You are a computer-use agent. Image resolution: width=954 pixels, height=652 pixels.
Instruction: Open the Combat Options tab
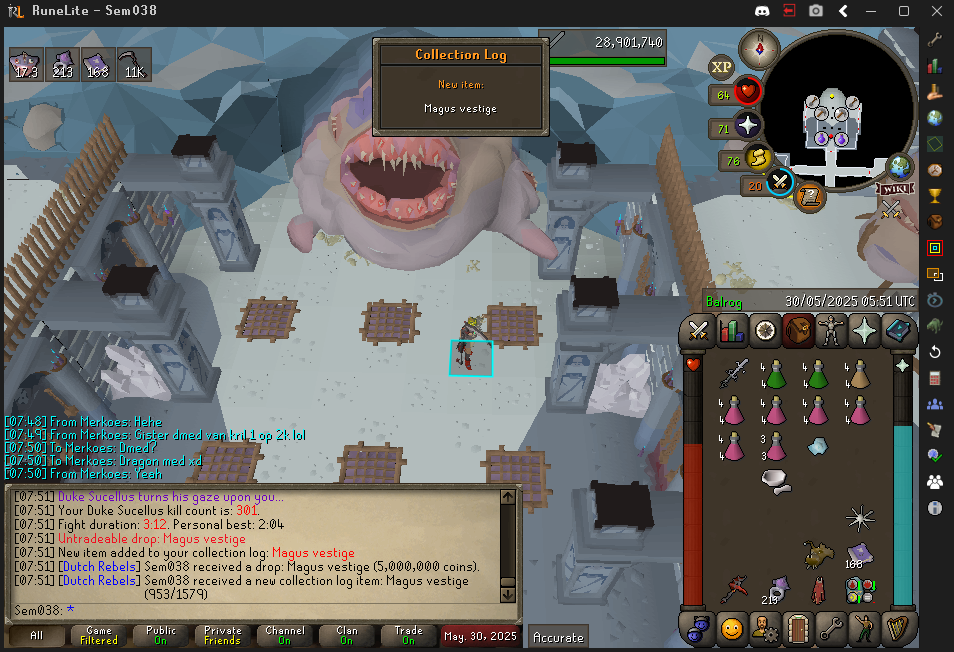(x=699, y=330)
